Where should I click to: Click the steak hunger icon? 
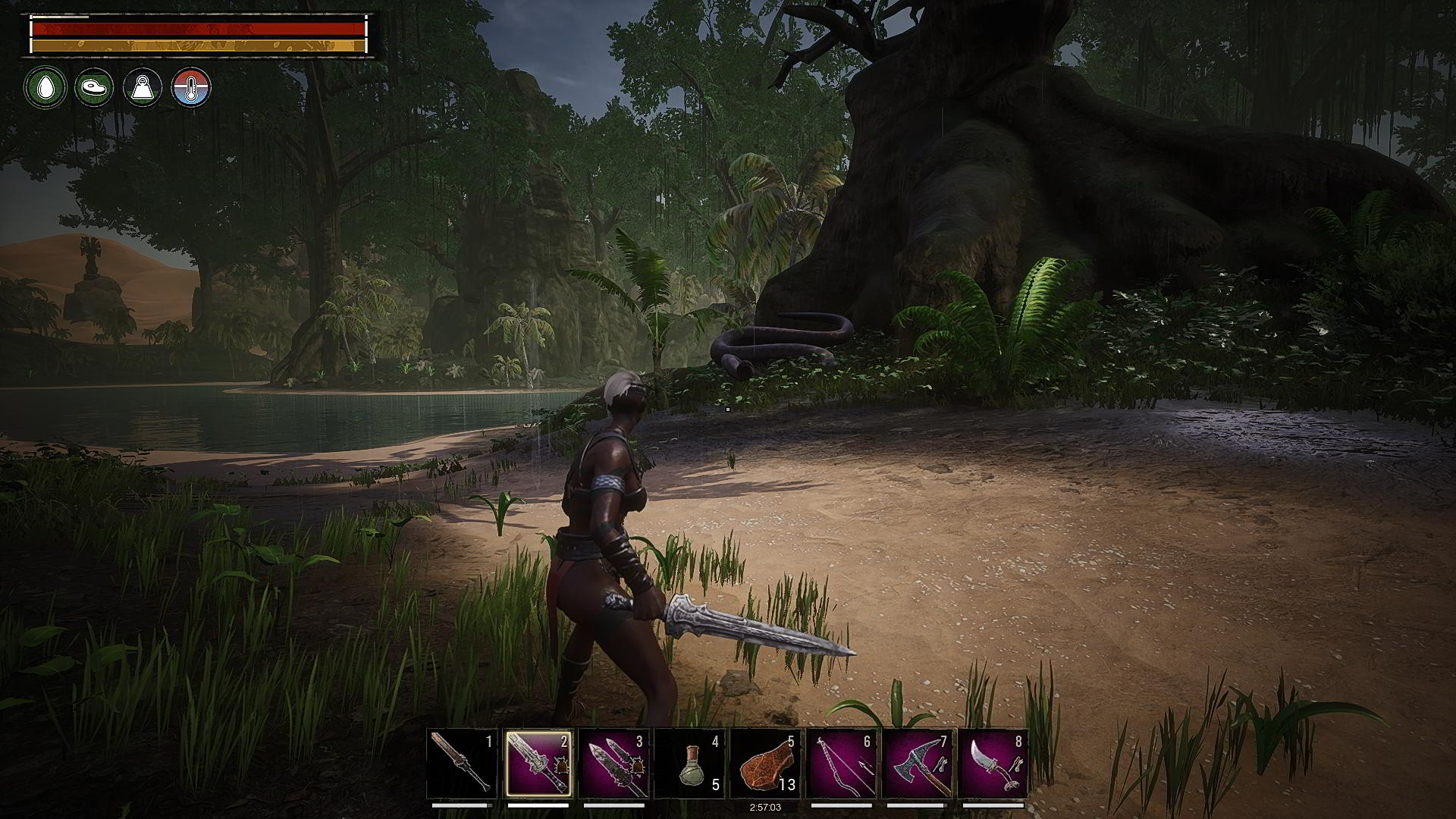[x=94, y=87]
